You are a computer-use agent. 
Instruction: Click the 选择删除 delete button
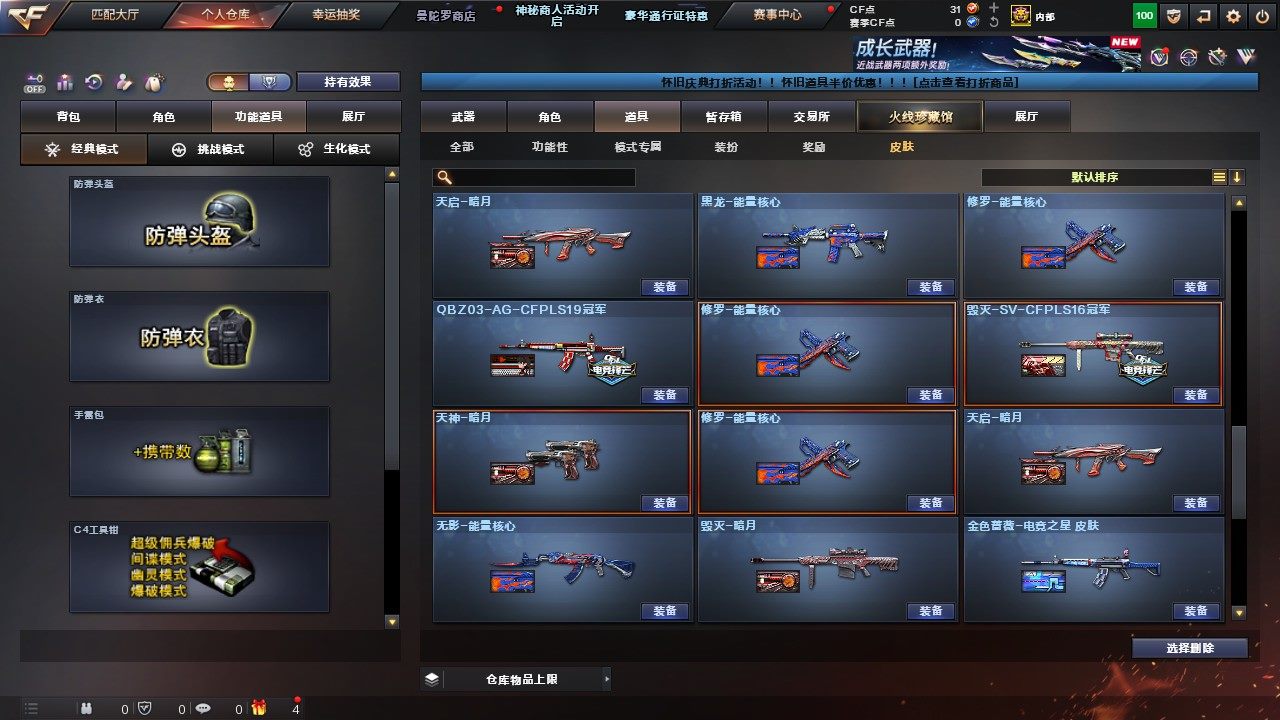pos(1190,648)
